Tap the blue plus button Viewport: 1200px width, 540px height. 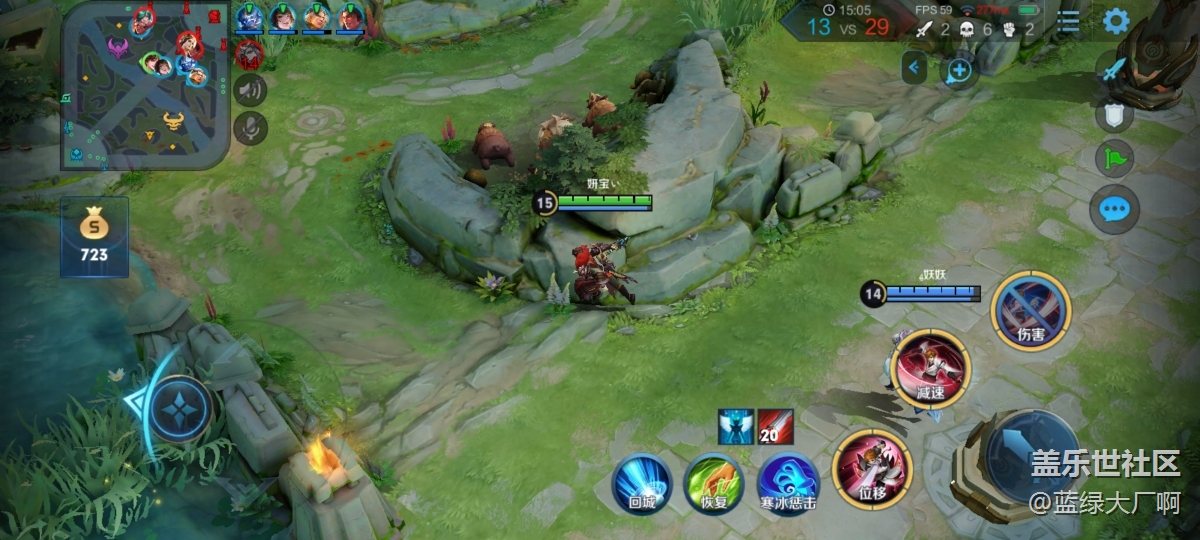tap(959, 70)
